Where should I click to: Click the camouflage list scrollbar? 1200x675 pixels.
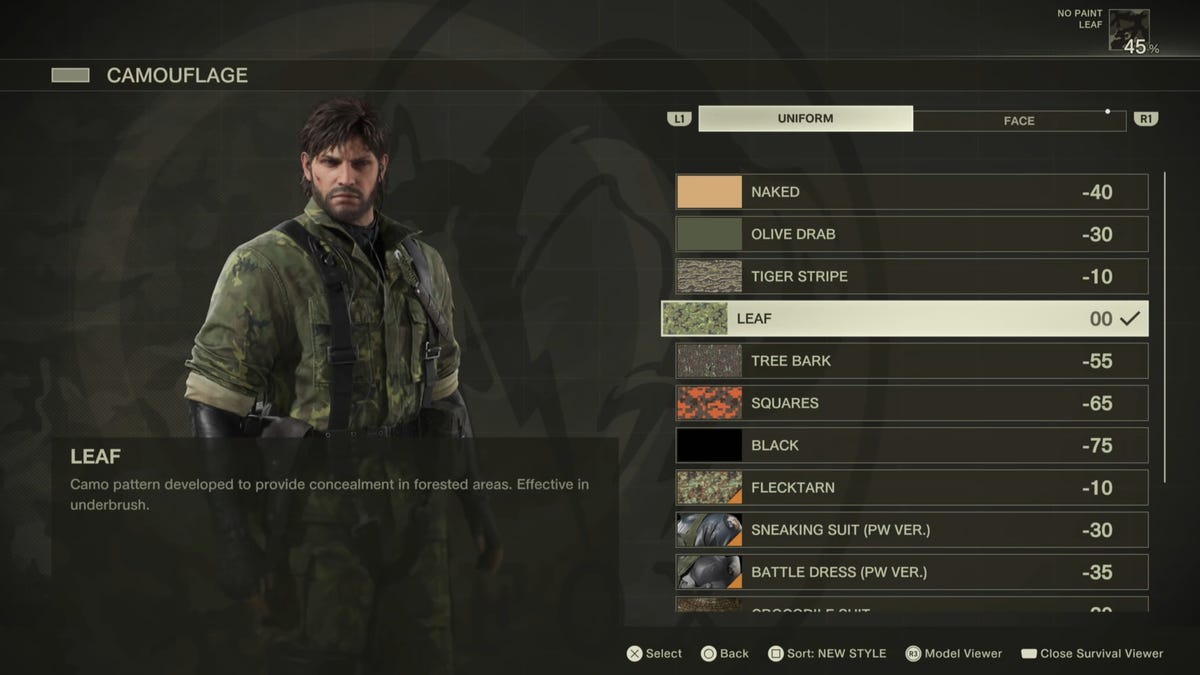[x=1164, y=328]
